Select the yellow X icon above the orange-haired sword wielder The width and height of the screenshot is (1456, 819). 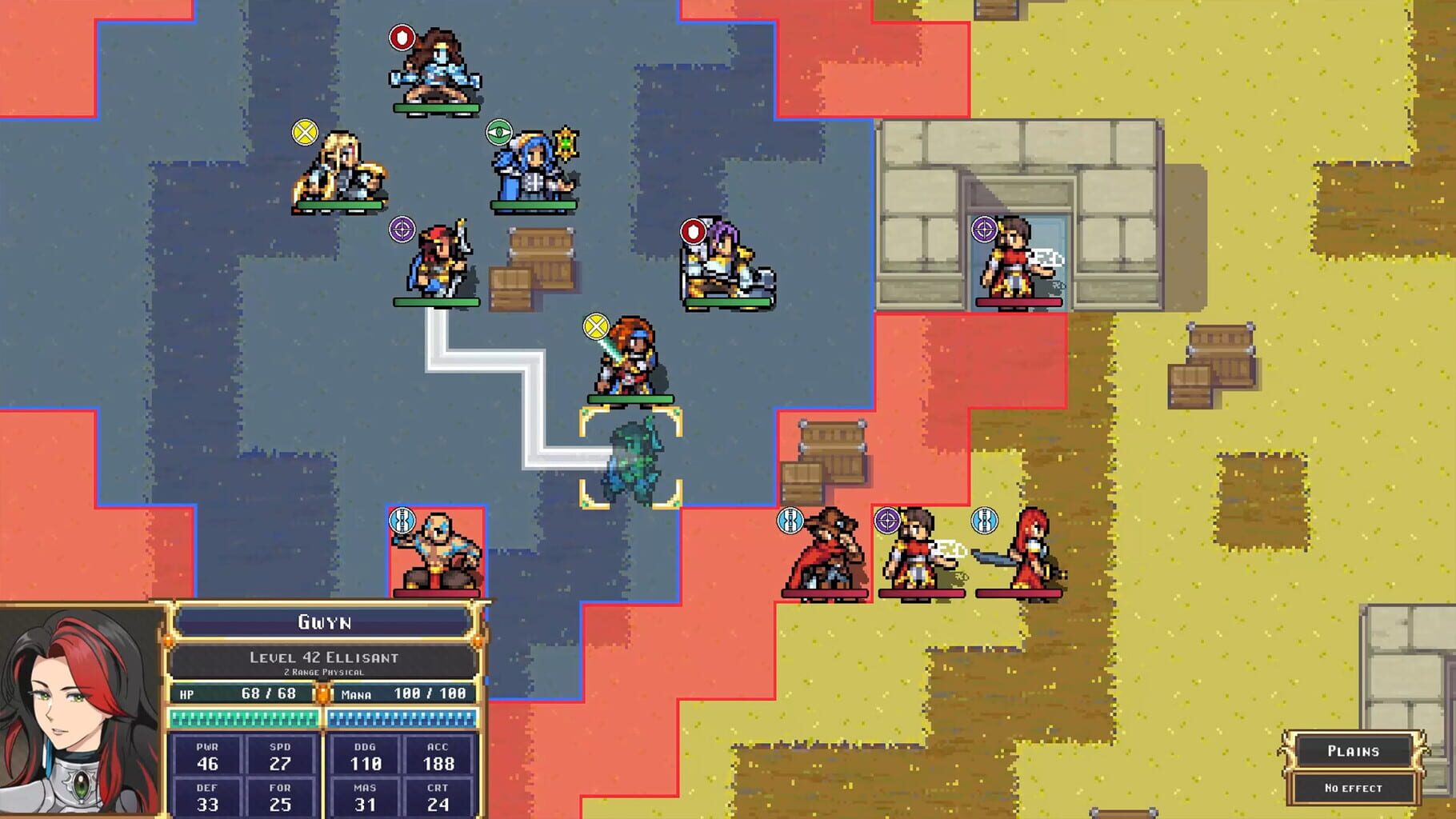(594, 326)
